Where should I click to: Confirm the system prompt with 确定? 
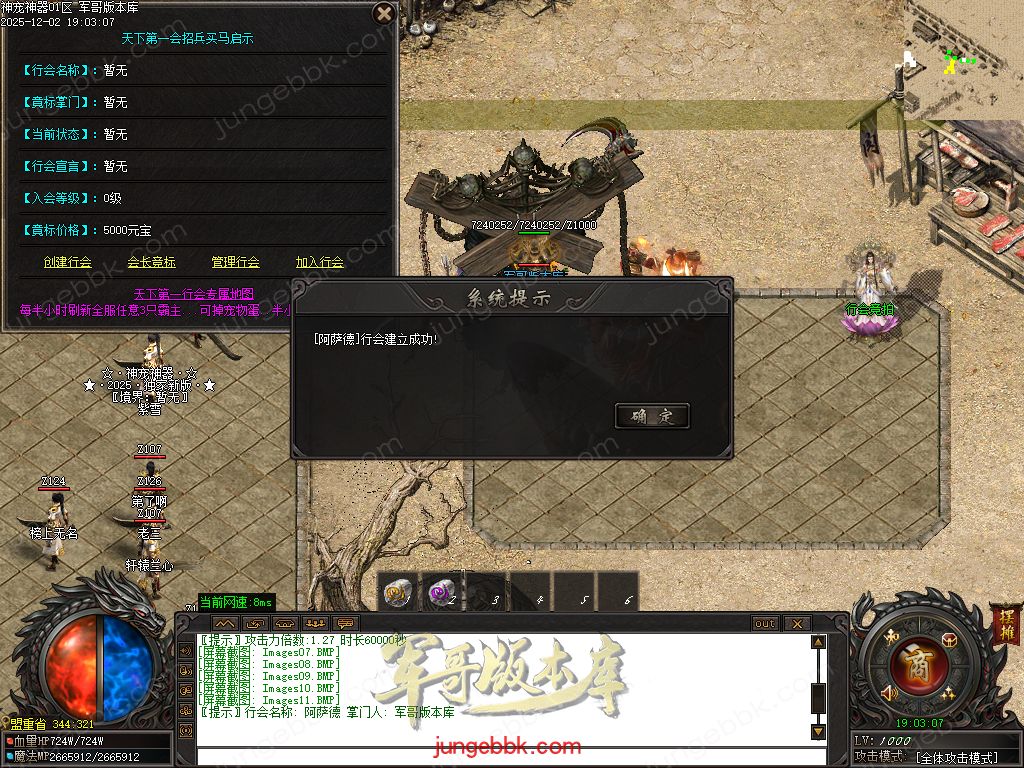coord(652,416)
